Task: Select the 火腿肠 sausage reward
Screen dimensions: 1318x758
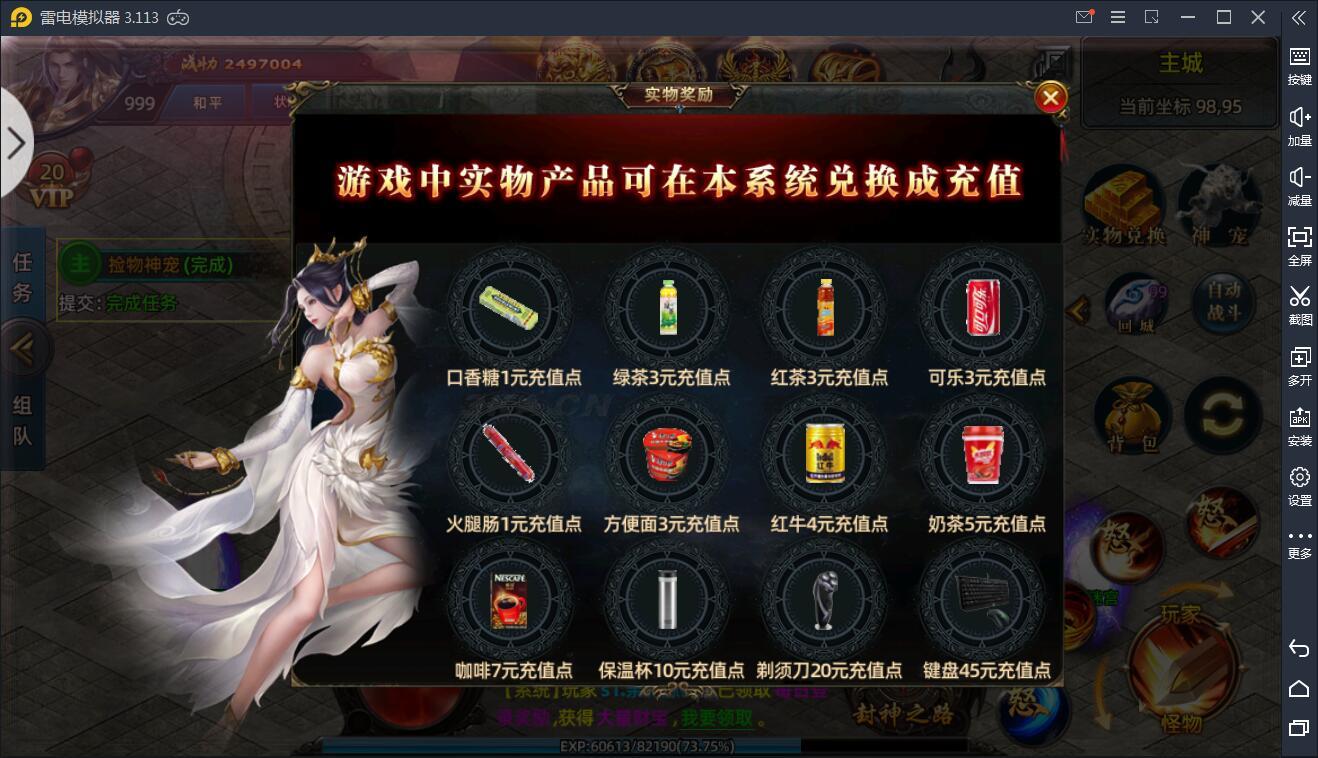Action: point(509,455)
